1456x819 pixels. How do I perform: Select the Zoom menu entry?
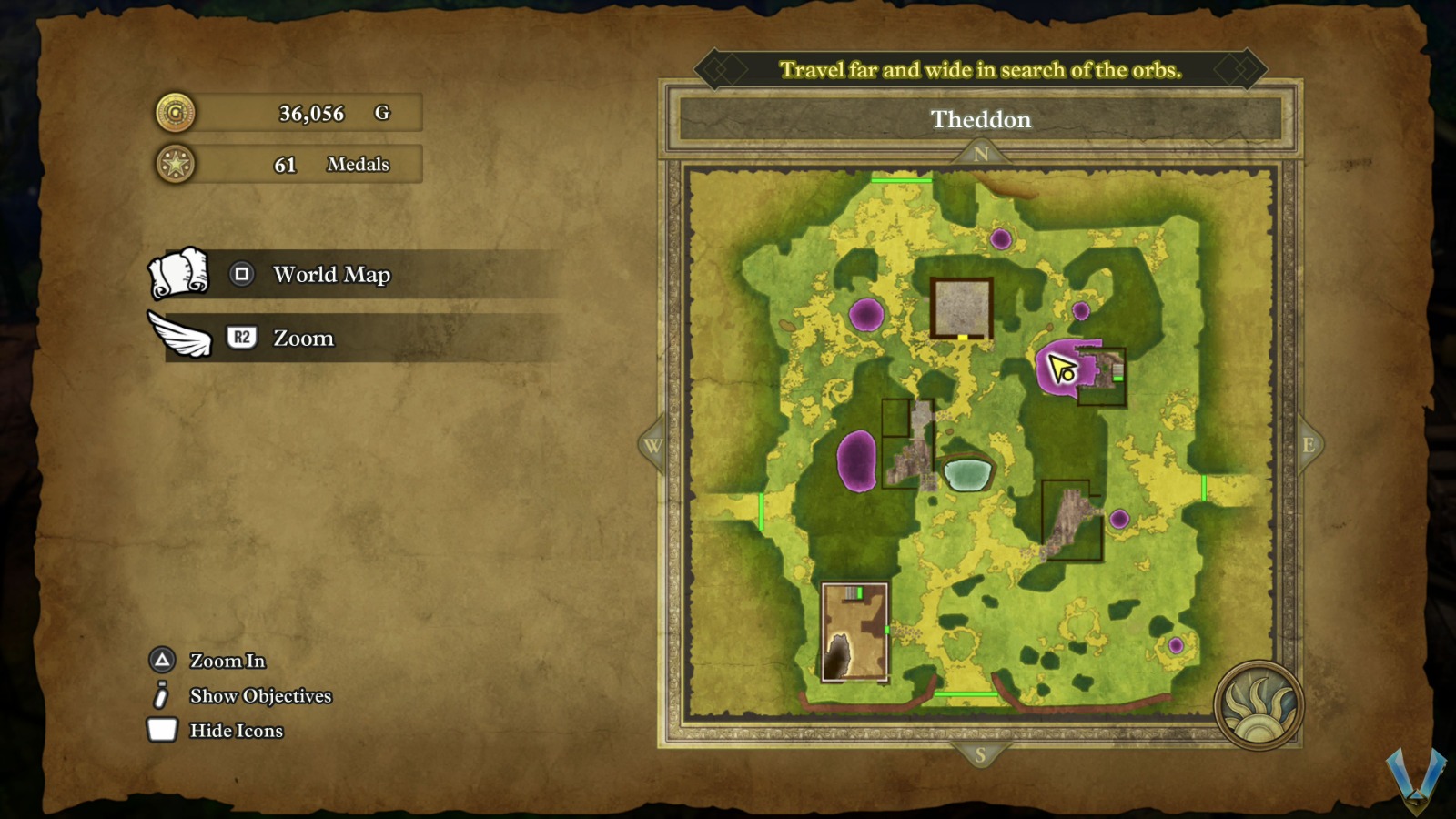(303, 339)
